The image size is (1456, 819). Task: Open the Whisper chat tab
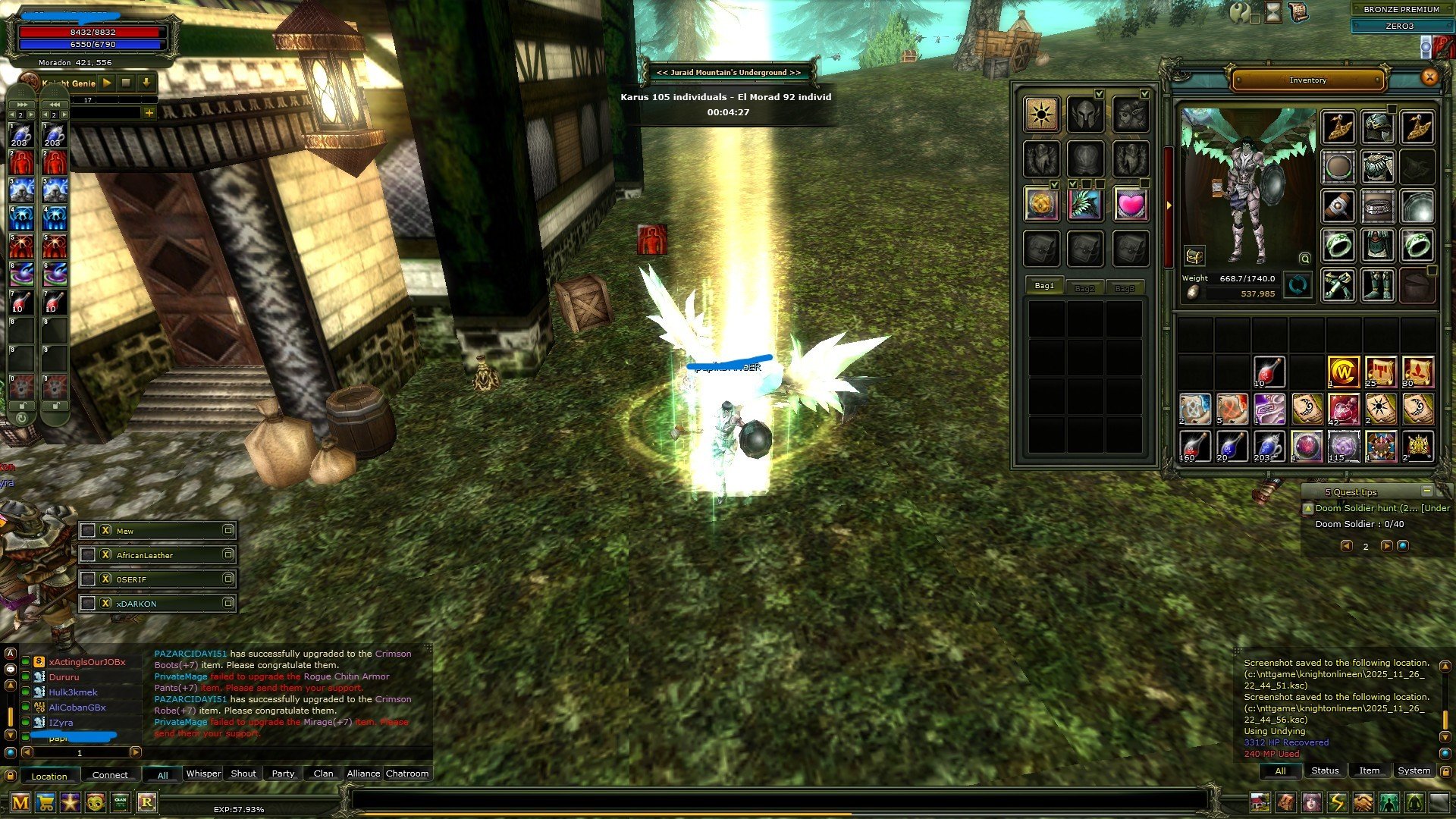(x=203, y=774)
